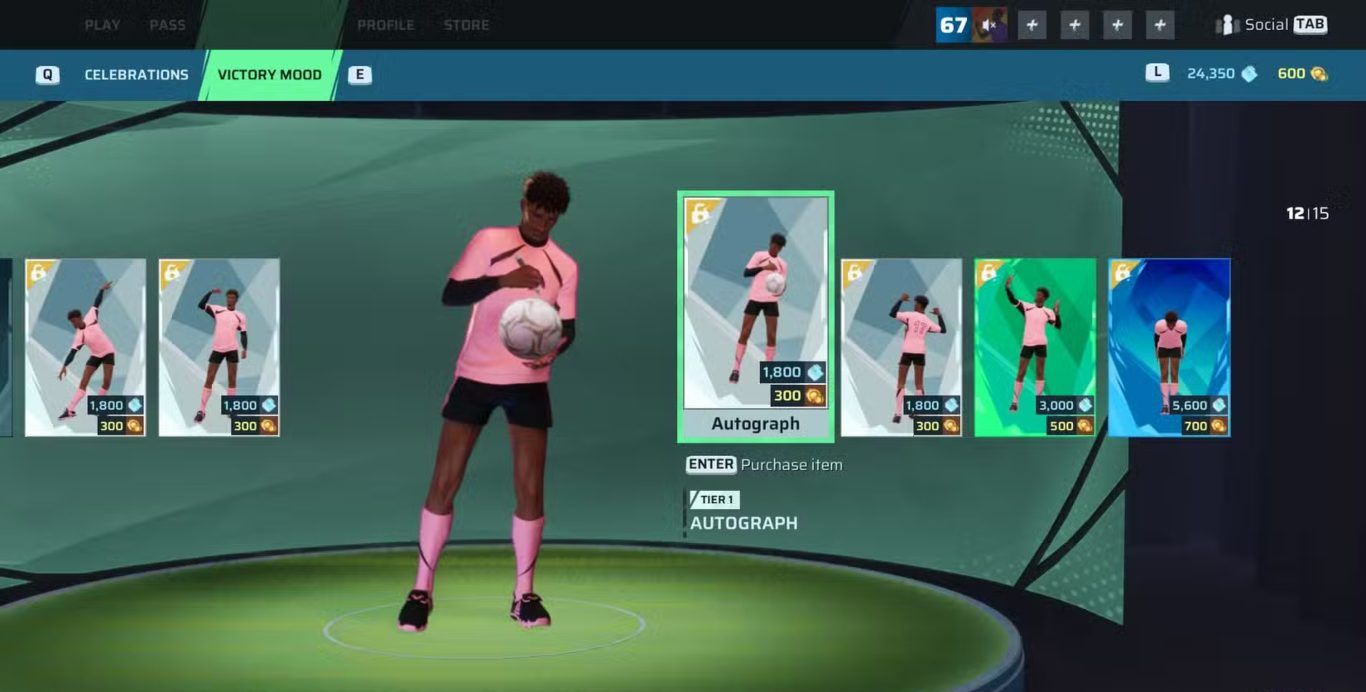
Task: Click the level 67 player avatar
Action: (971, 25)
